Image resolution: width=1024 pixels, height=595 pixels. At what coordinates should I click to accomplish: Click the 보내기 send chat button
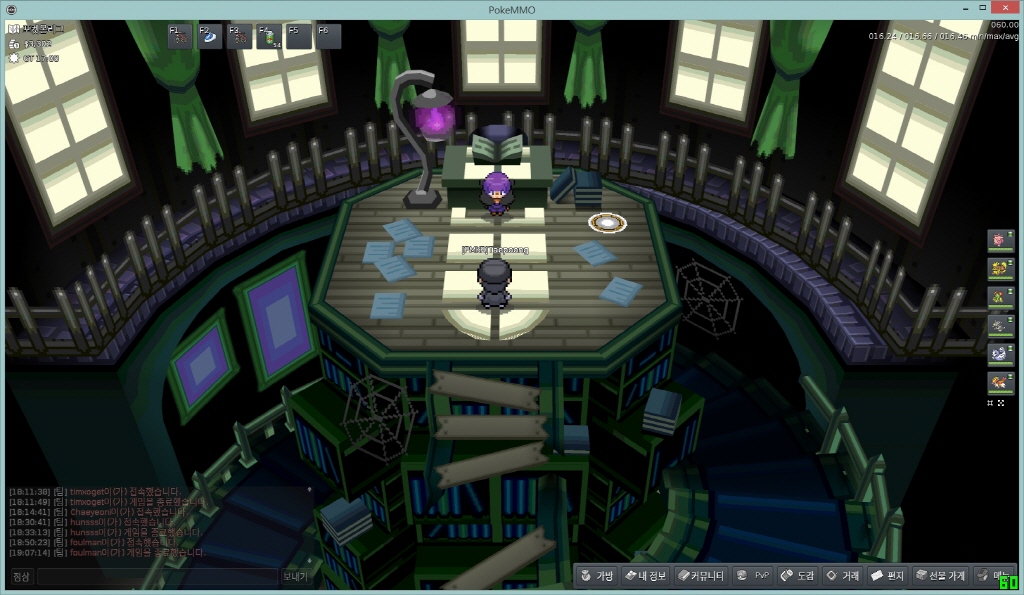click(x=296, y=577)
